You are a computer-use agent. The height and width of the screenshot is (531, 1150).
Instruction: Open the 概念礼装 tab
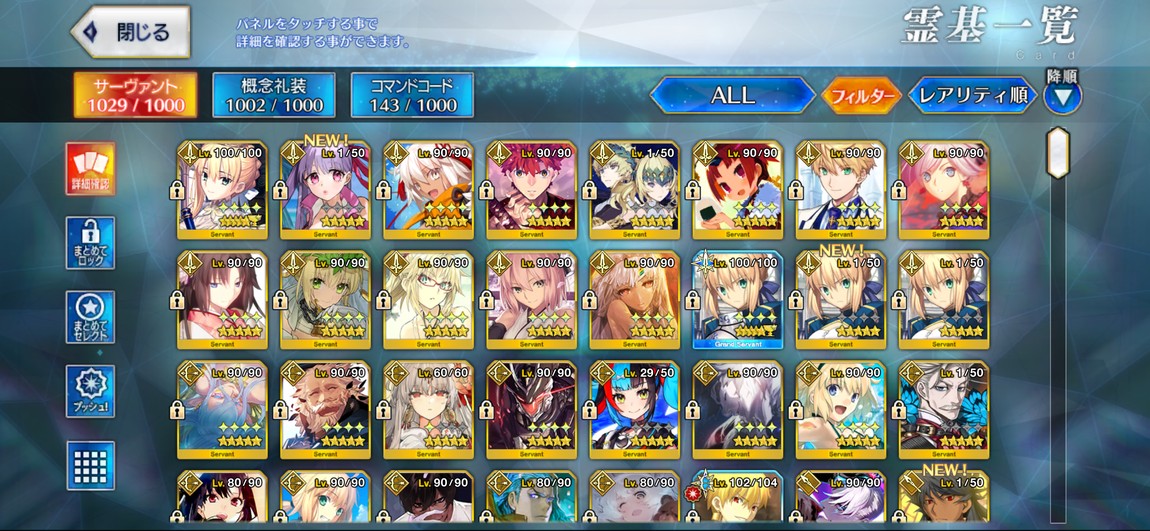(274, 95)
